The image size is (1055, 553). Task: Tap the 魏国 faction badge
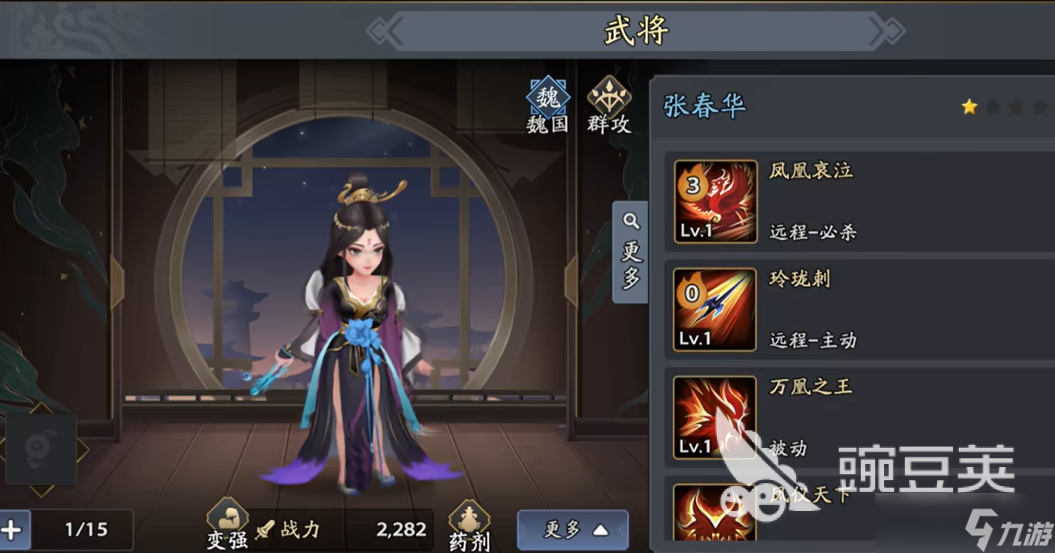pos(547,106)
